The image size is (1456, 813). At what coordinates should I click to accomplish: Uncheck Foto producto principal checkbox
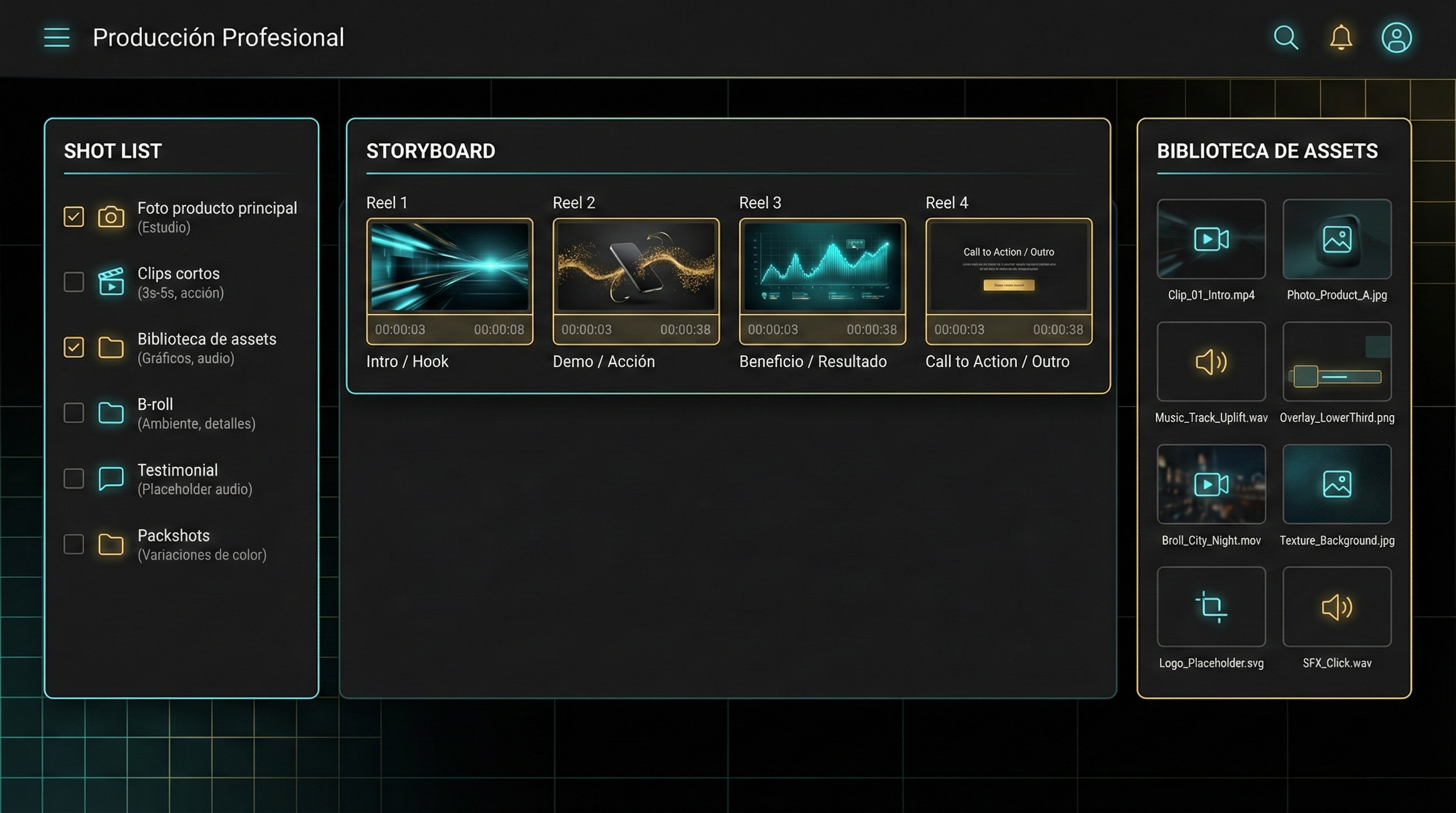pos(74,216)
